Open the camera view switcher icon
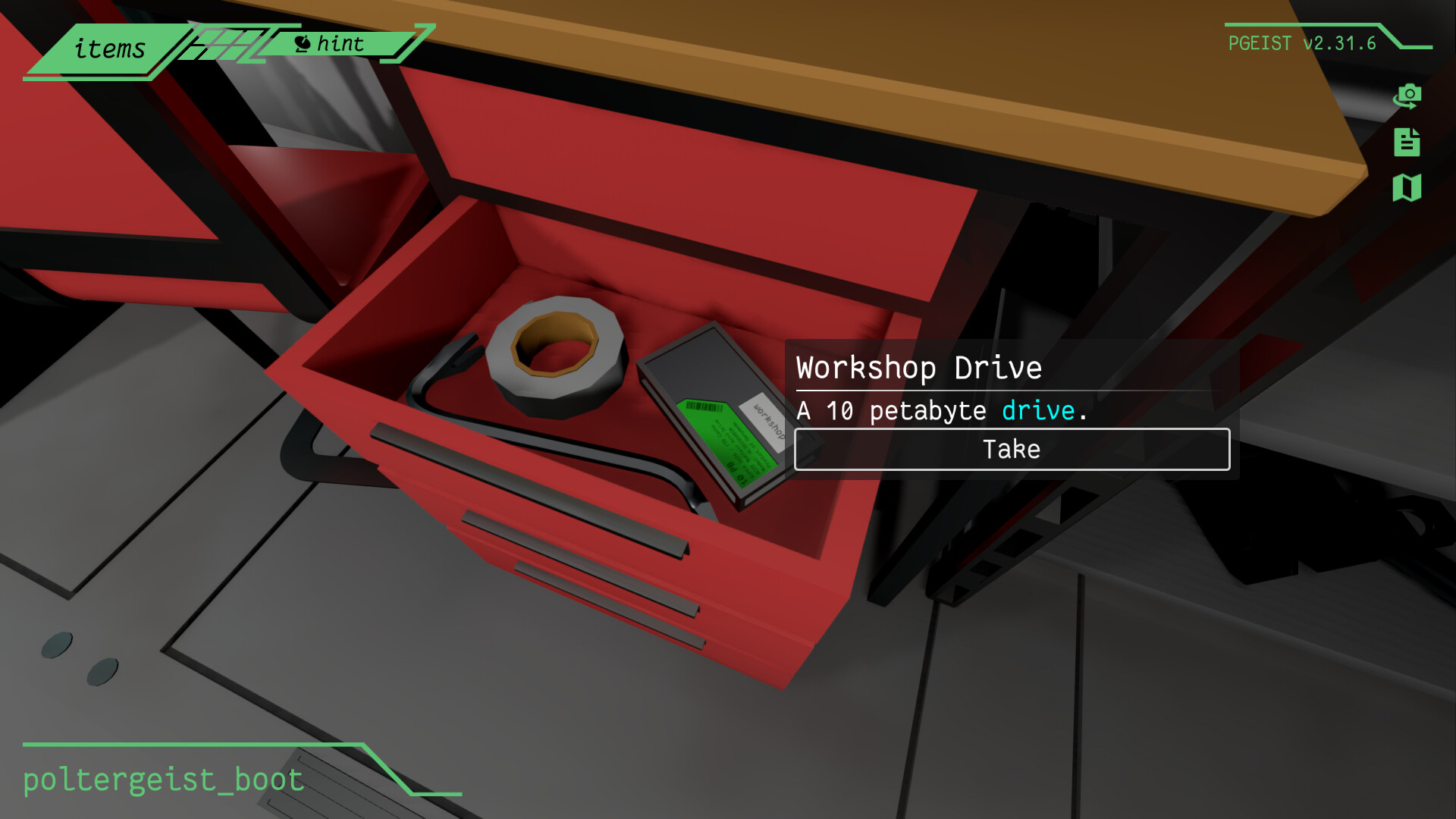The image size is (1456, 819). (x=1408, y=96)
